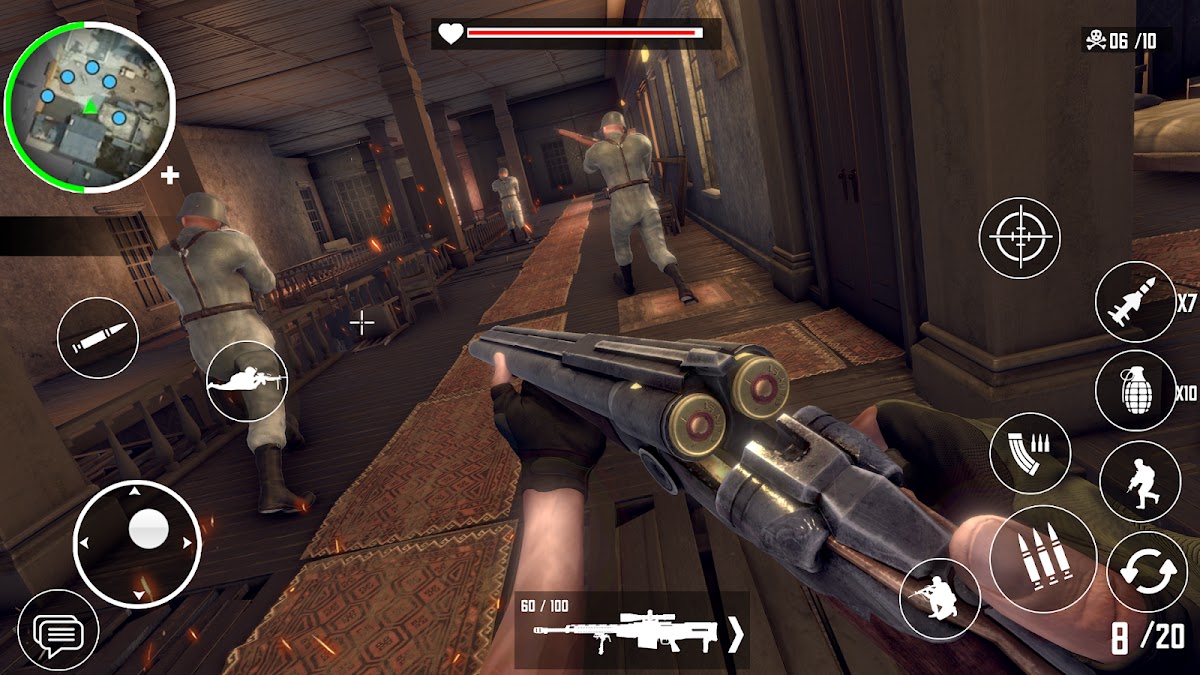Image resolution: width=1200 pixels, height=675 pixels.
Task: Open the circular minimap
Action: (90, 105)
